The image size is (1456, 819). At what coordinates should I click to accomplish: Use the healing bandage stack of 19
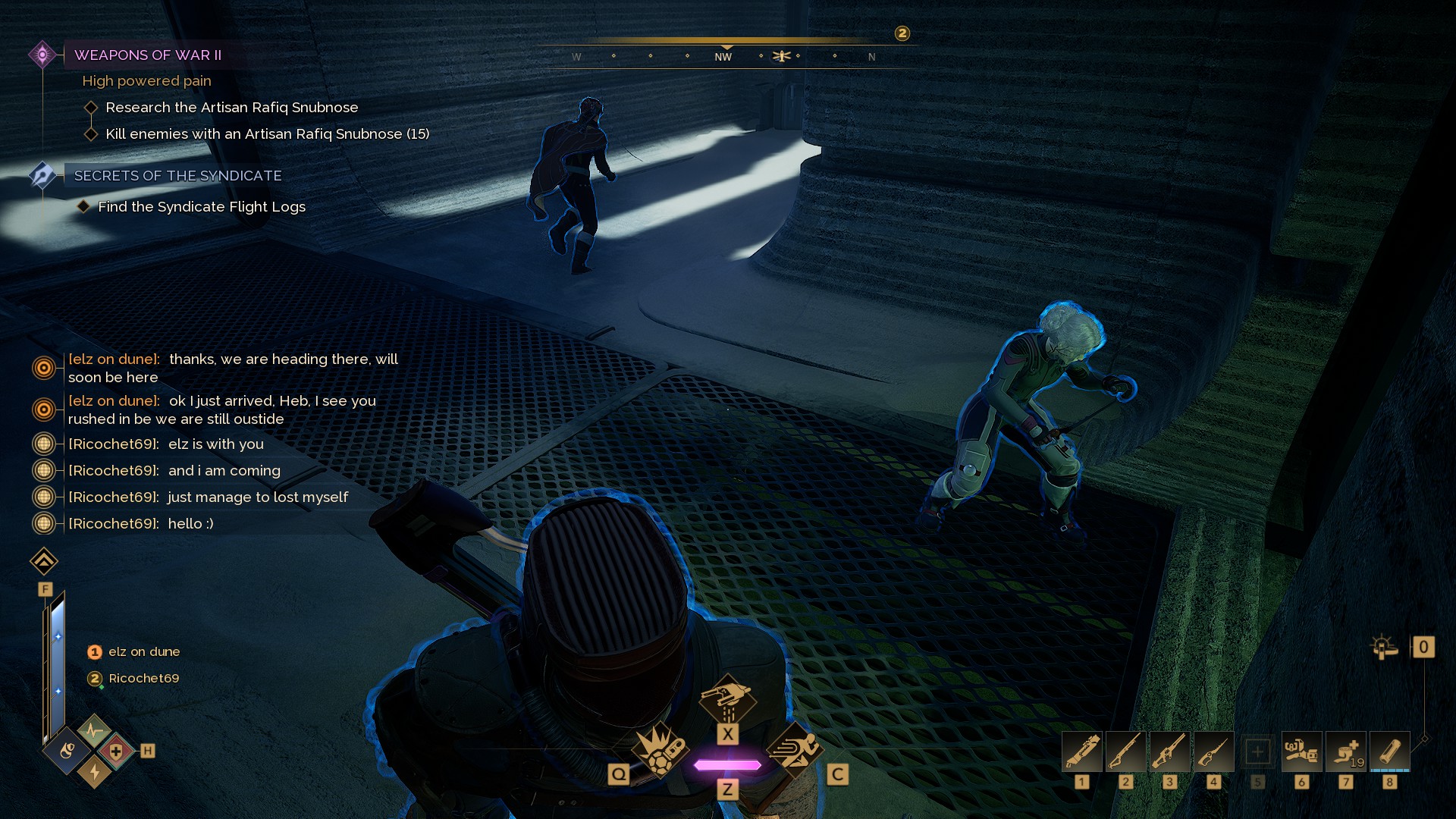coord(1345,752)
